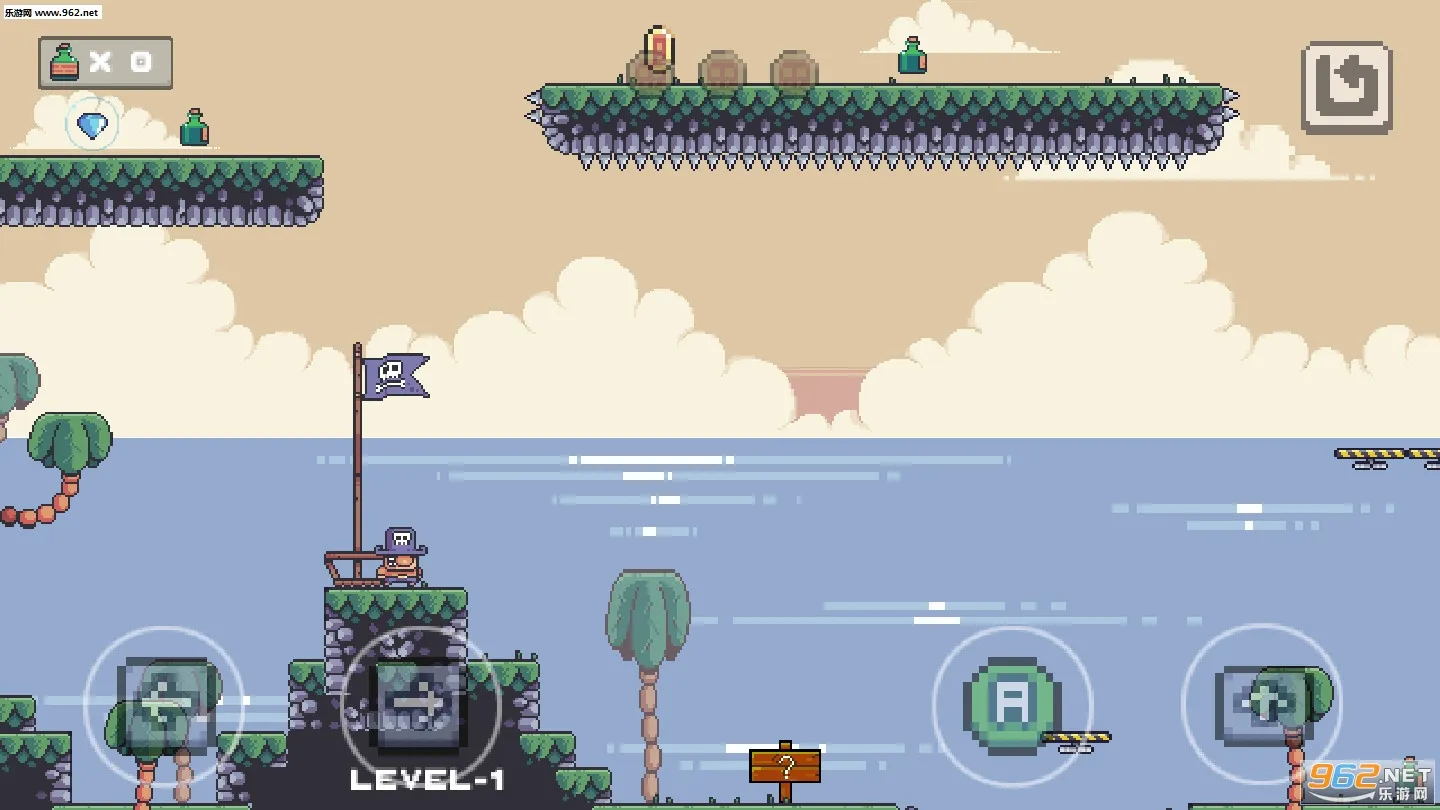The width and height of the screenshot is (1440, 810).
Task: Click the first wooden barrel
Action: click(x=723, y=70)
